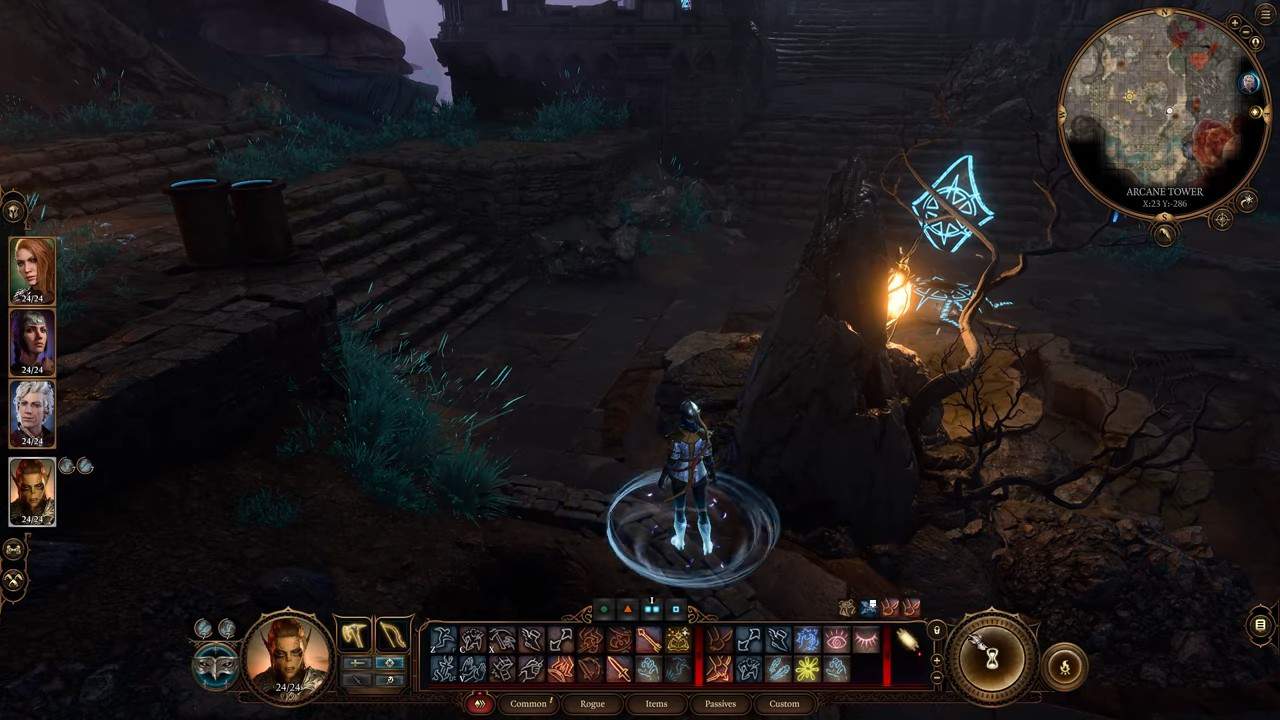The width and height of the screenshot is (1280, 720).
Task: Activate the yellow starburst spell icon
Action: pos(806,669)
